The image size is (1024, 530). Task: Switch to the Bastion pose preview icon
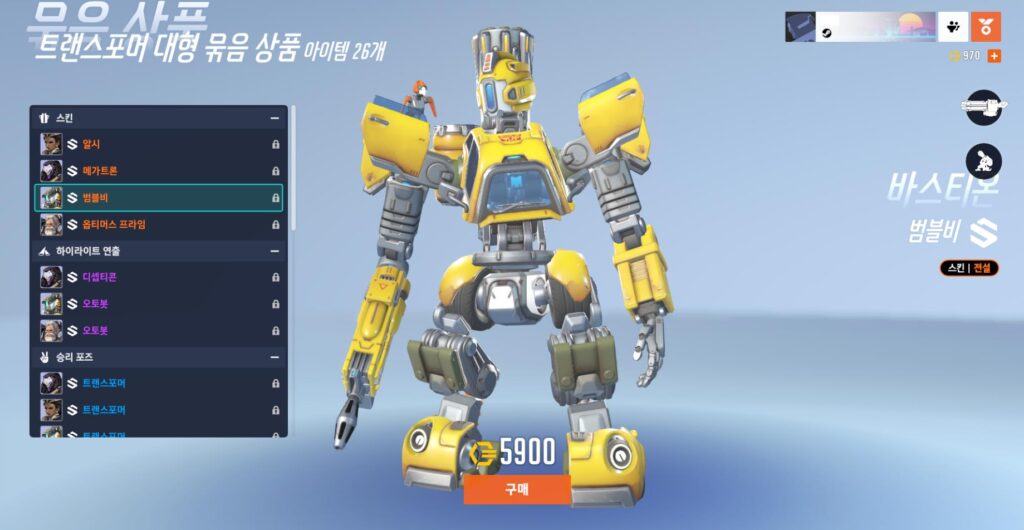[983, 160]
